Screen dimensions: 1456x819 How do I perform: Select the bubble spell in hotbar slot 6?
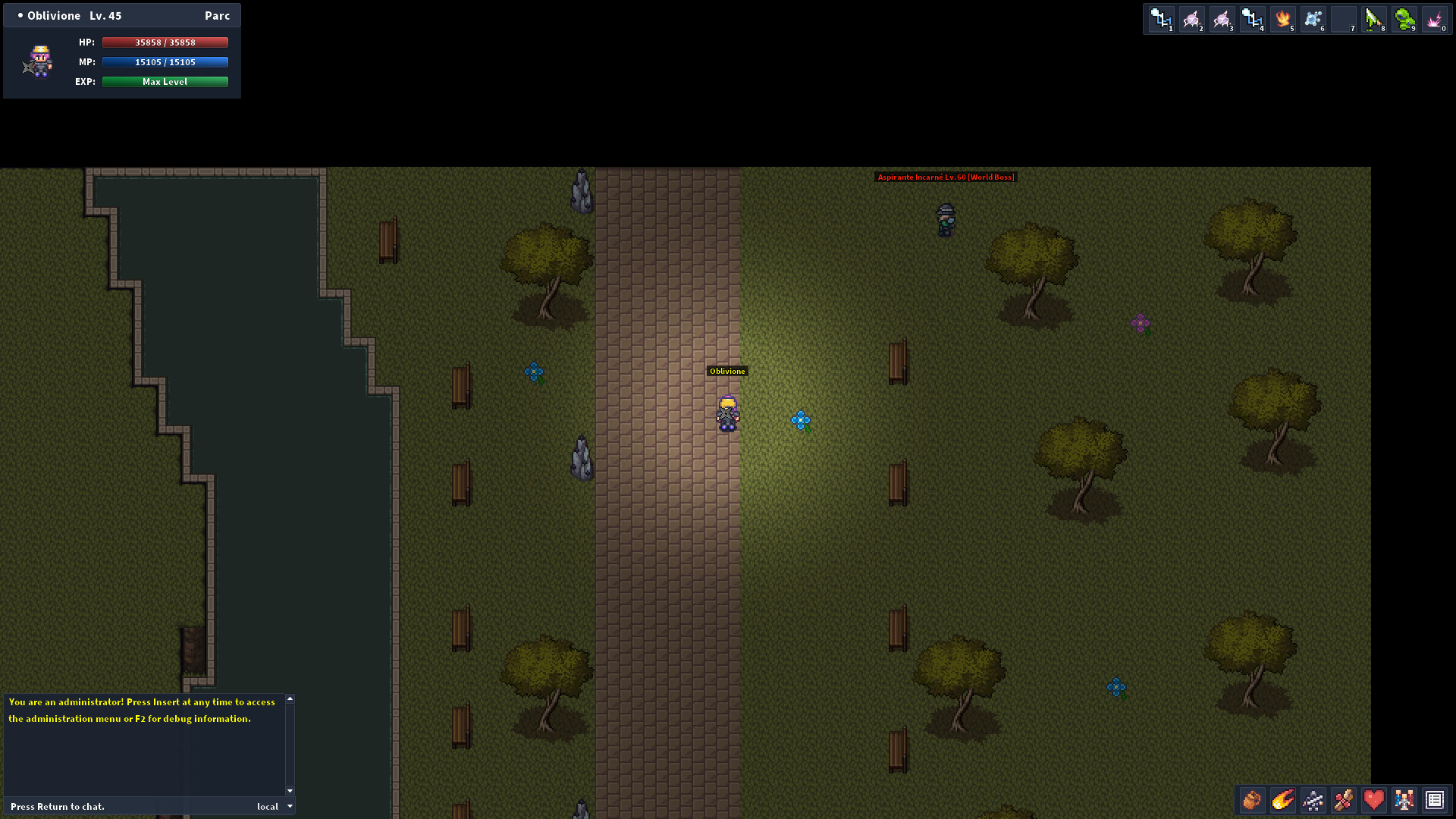point(1313,19)
